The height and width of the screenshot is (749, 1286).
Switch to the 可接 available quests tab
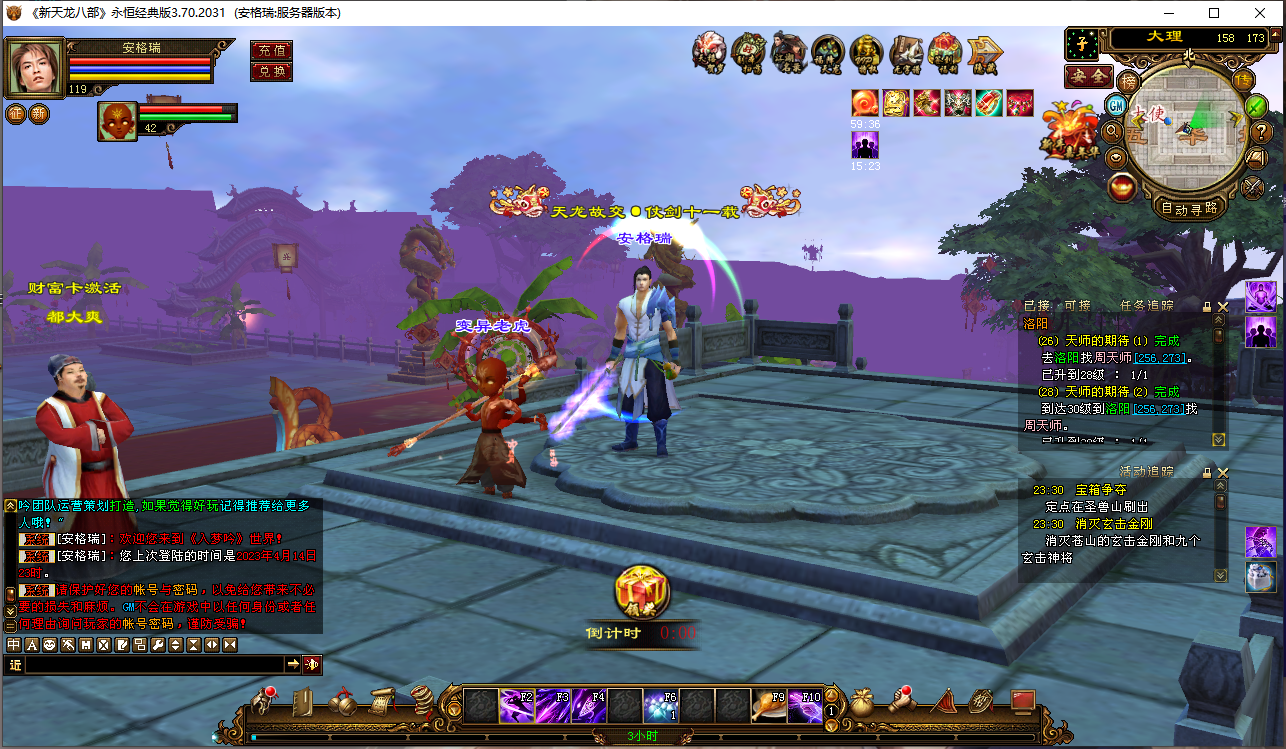(x=1077, y=305)
